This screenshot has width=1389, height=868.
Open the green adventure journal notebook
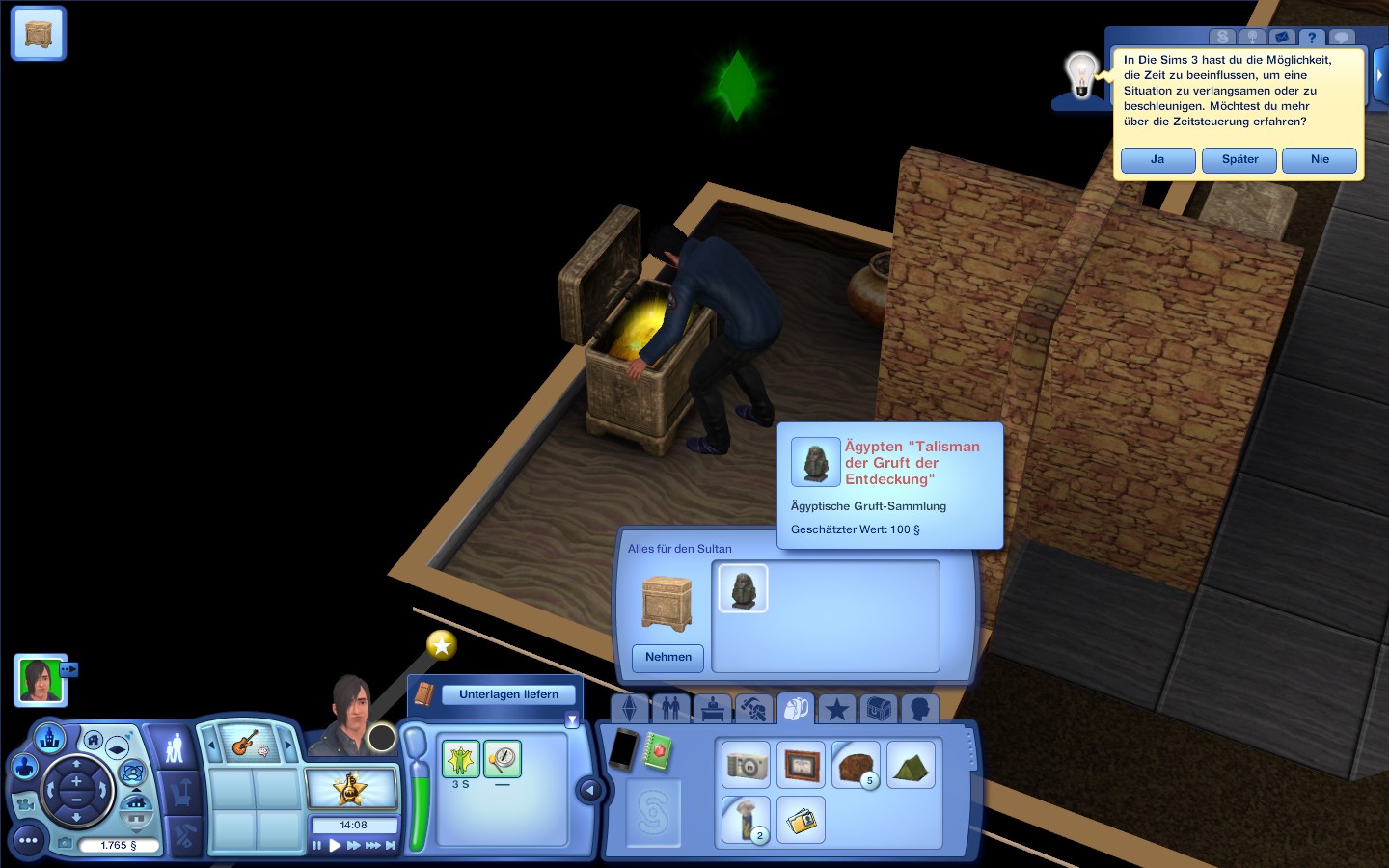coord(659,751)
